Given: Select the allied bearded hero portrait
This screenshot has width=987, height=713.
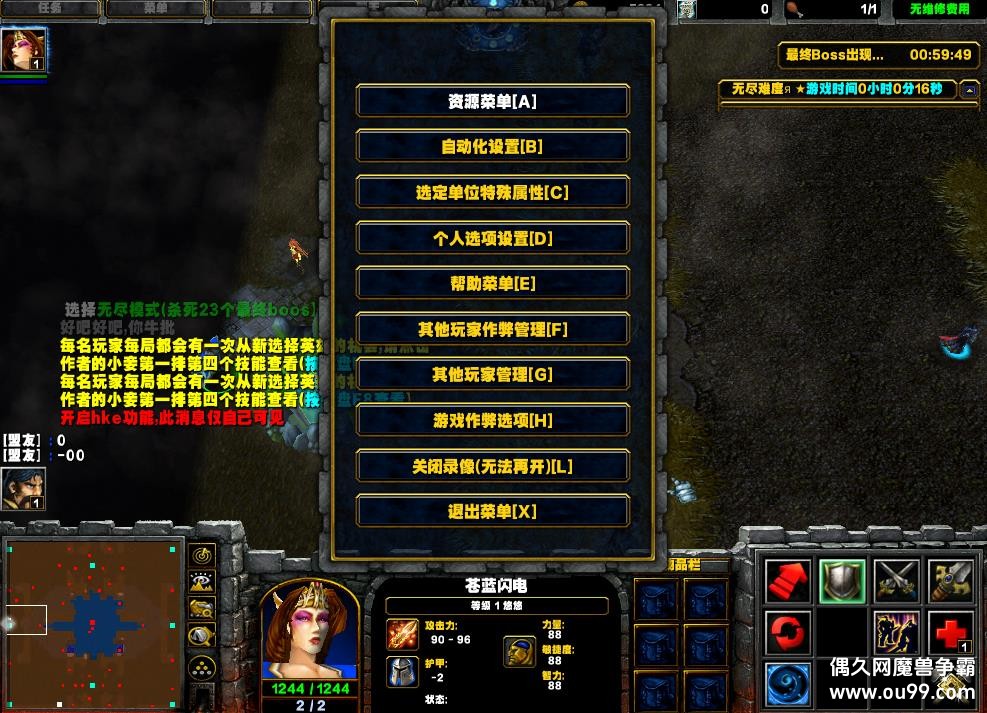Looking at the screenshot, I should pyautogui.click(x=23, y=489).
